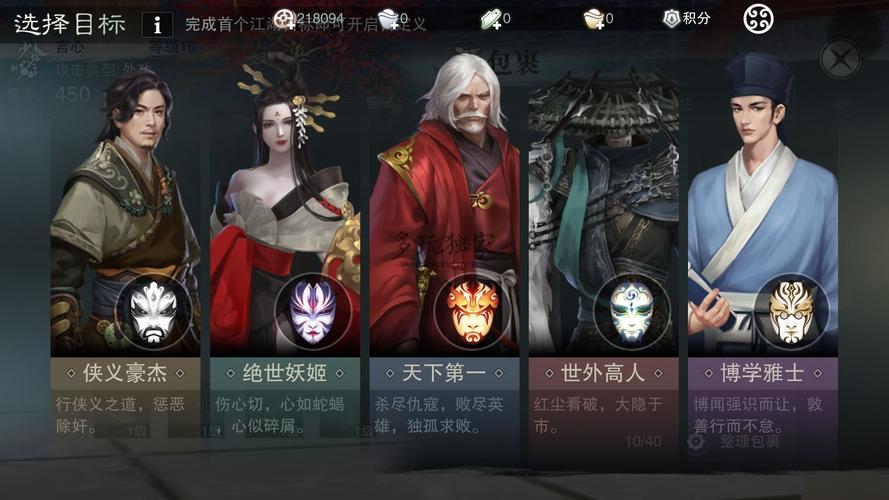Tap the green jade ticket currency icon
Viewport: 889px width, 500px height.
click(490, 18)
